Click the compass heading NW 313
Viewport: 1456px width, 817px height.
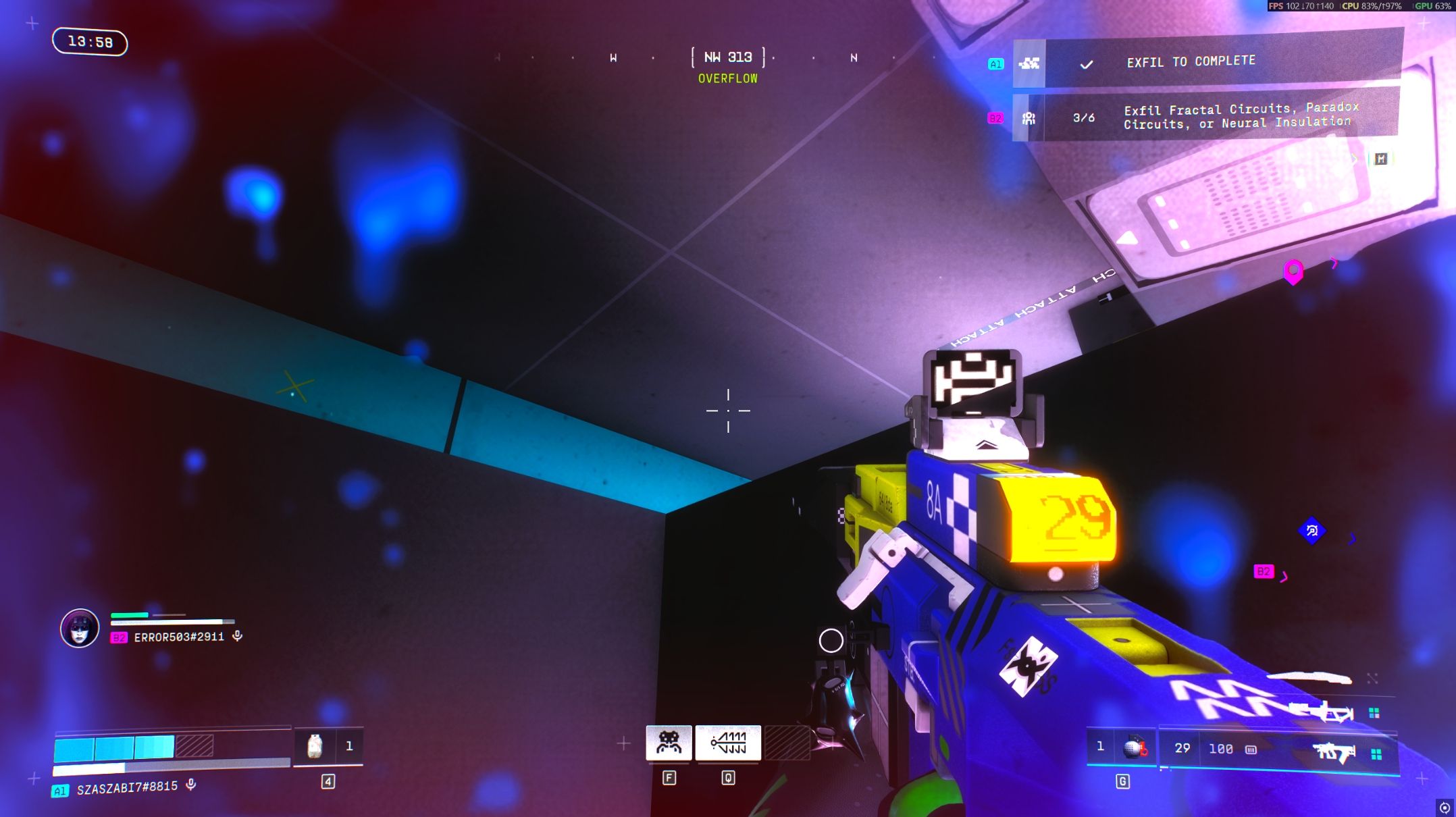[x=728, y=57]
